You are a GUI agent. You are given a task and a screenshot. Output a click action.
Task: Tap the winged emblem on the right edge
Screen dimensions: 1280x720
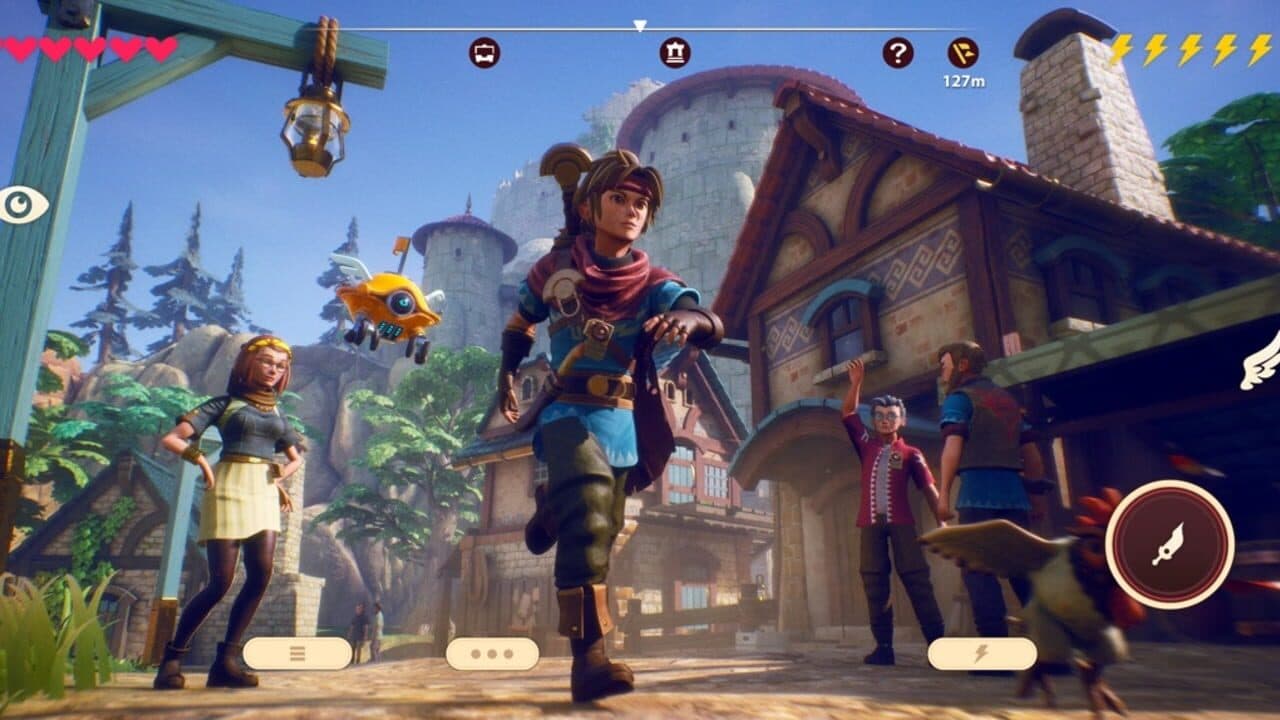[1262, 362]
